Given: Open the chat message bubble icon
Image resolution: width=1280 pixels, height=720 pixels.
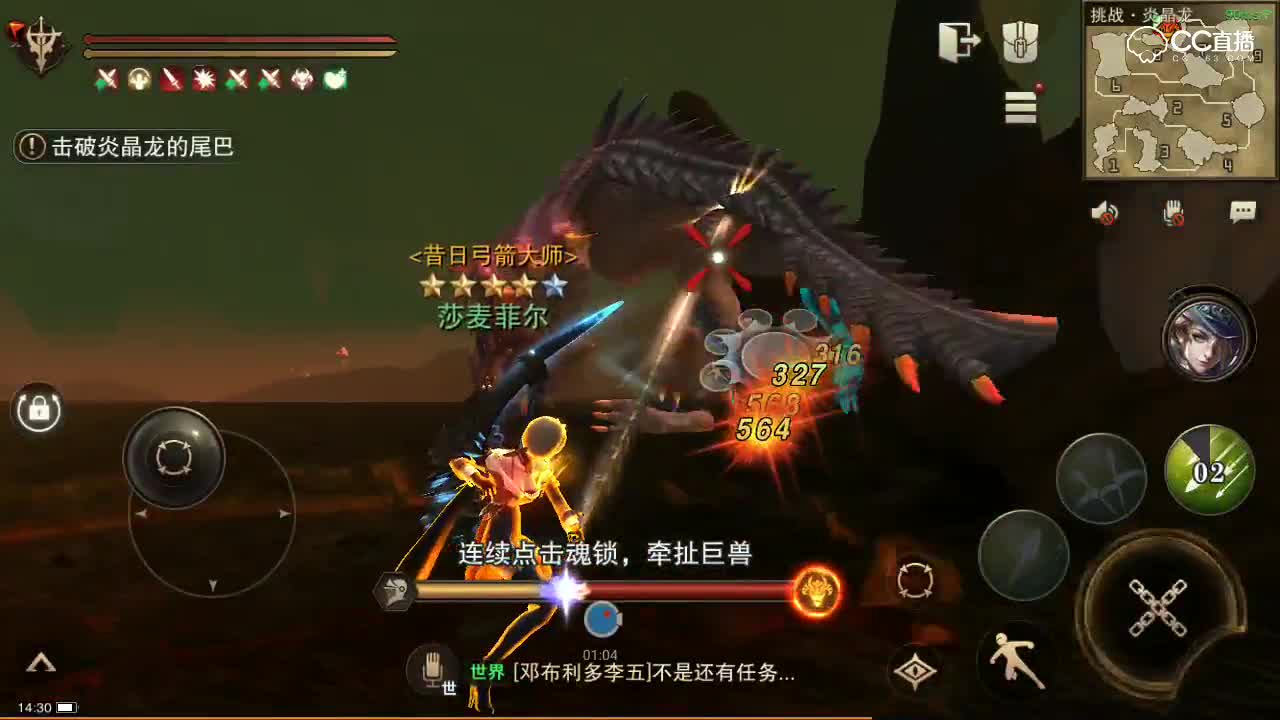Looking at the screenshot, I should [x=1242, y=210].
